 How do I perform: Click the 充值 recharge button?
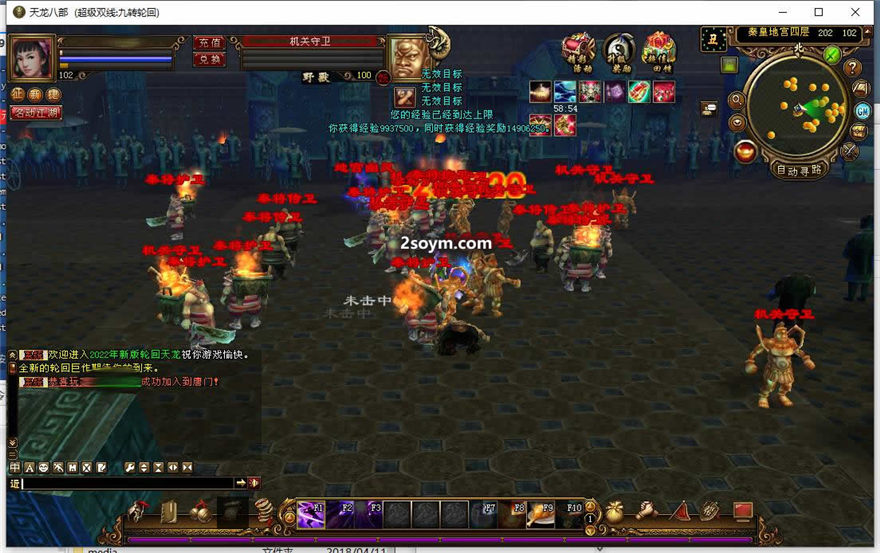208,43
